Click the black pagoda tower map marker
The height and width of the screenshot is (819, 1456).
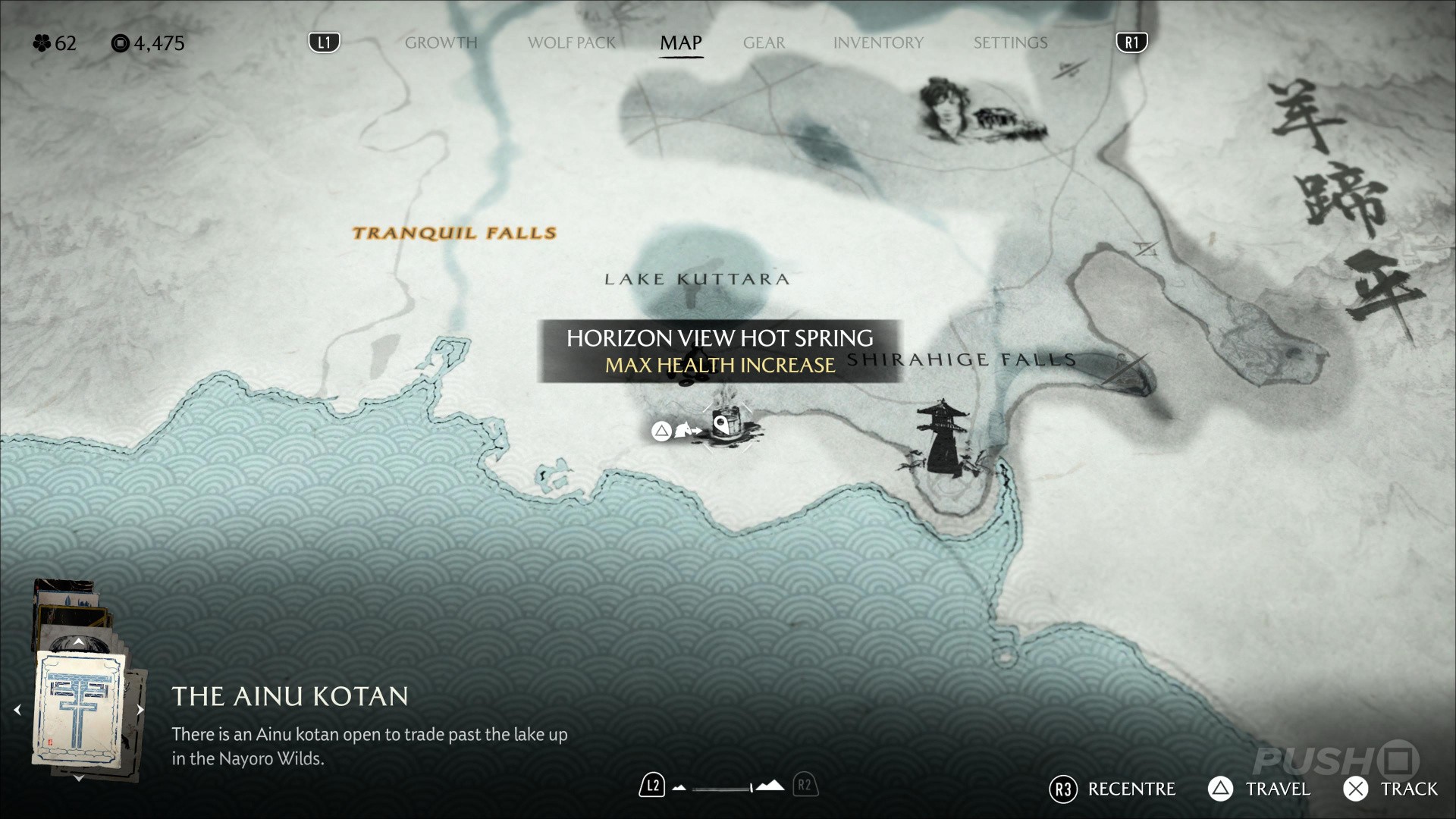[x=941, y=440]
